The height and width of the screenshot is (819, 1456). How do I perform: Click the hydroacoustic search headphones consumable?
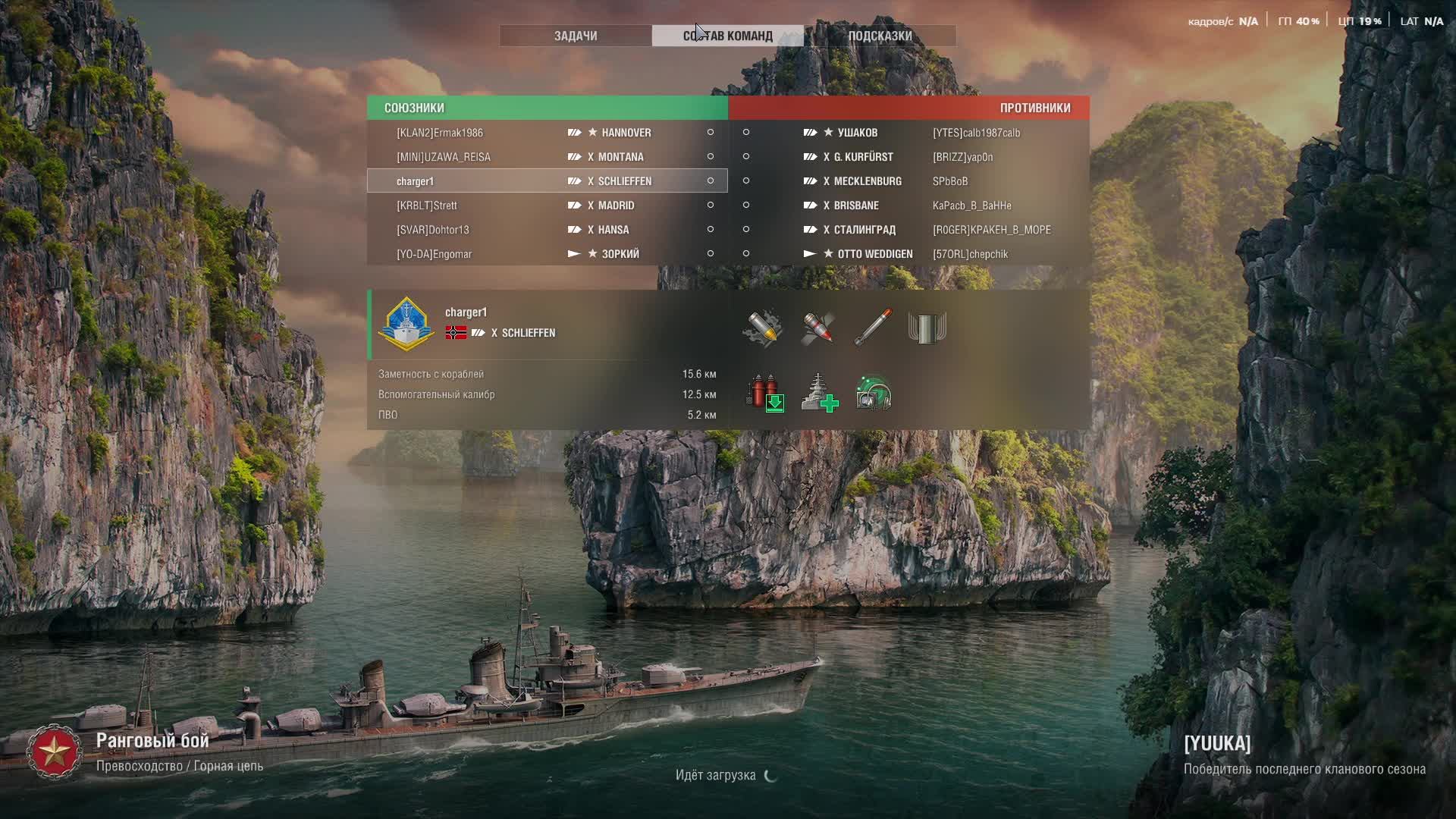[x=874, y=393]
